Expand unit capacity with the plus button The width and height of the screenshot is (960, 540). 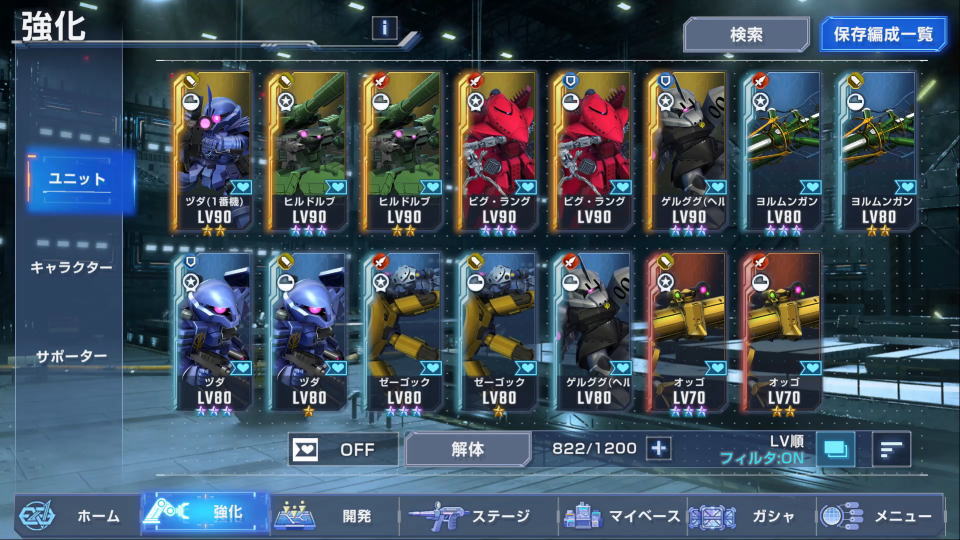click(658, 448)
